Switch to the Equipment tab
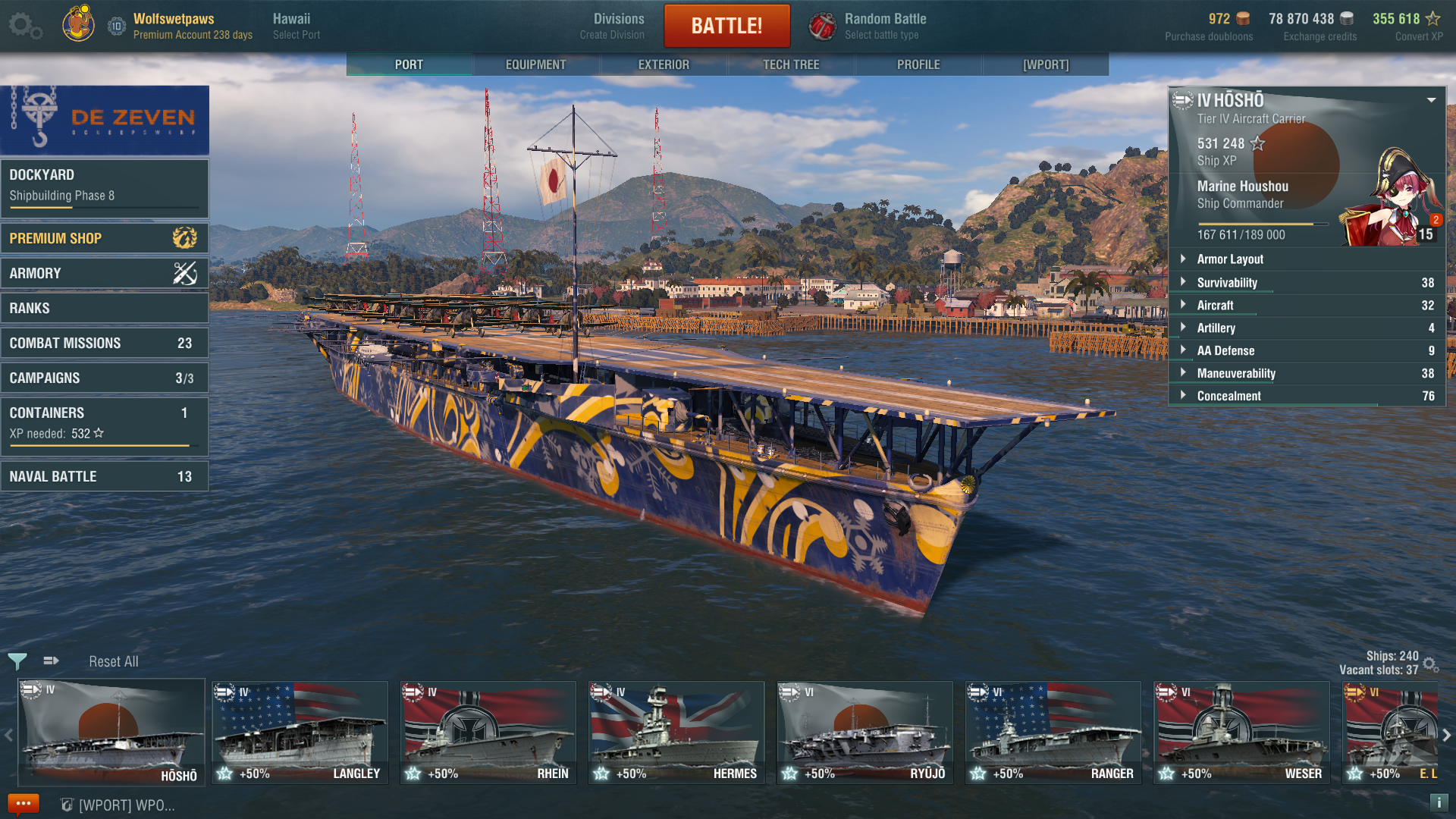The height and width of the screenshot is (819, 1456). pos(535,64)
